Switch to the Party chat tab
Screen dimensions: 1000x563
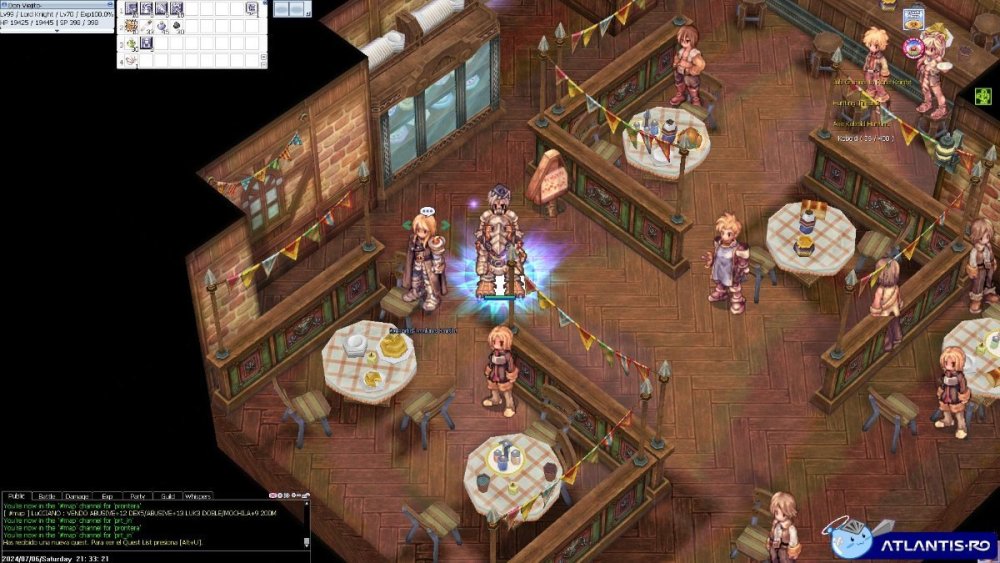point(137,496)
